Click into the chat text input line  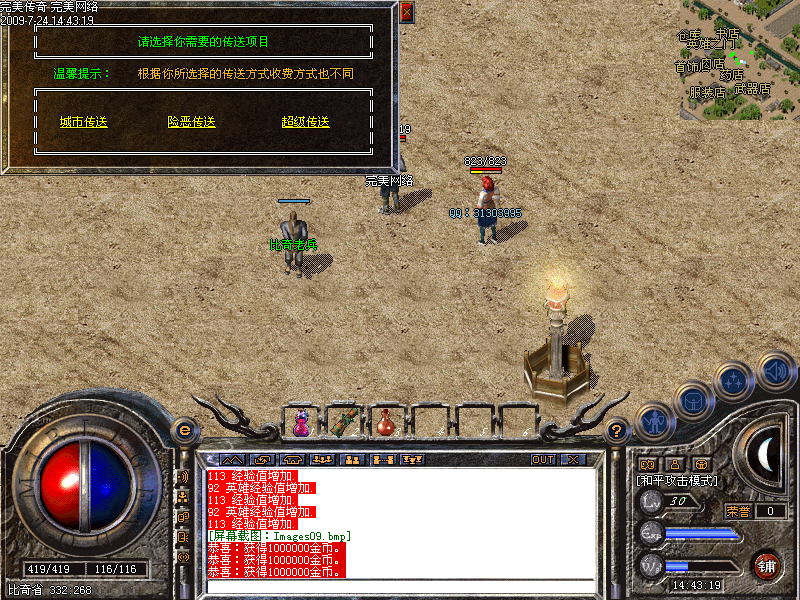(x=400, y=585)
